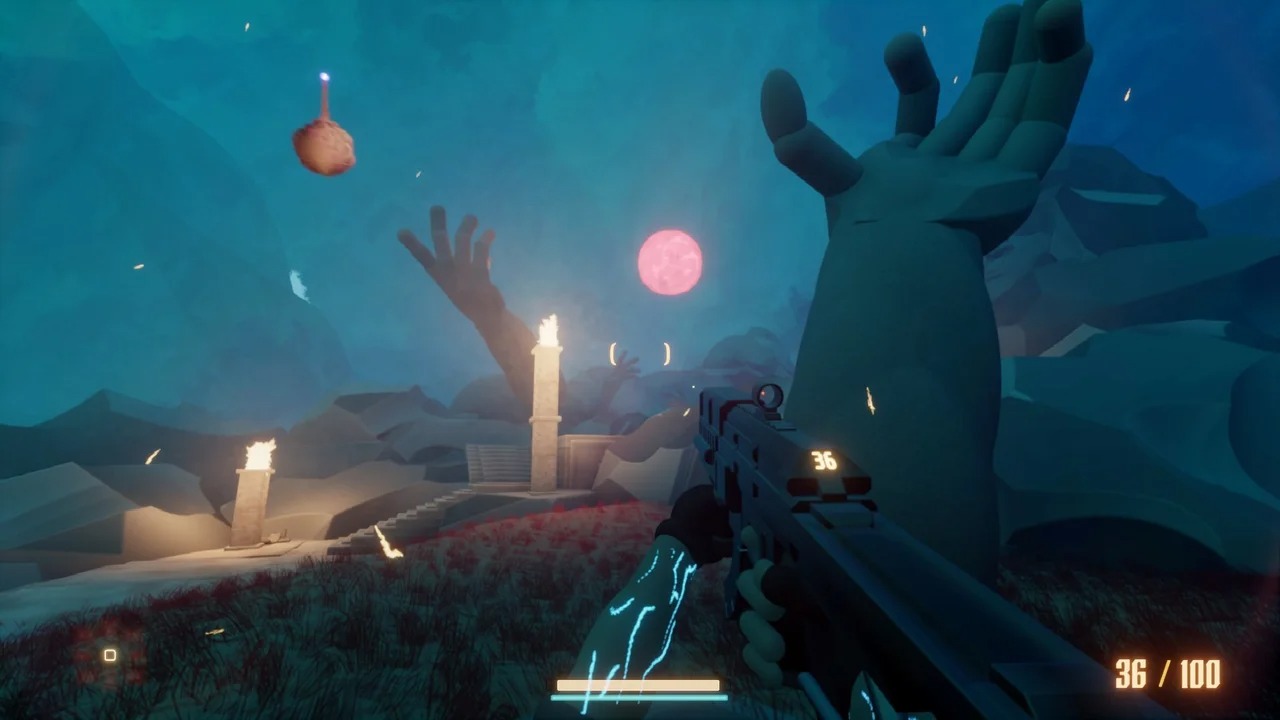The height and width of the screenshot is (720, 1280).
Task: Click the yellow square waypoint marker
Action: 108,654
